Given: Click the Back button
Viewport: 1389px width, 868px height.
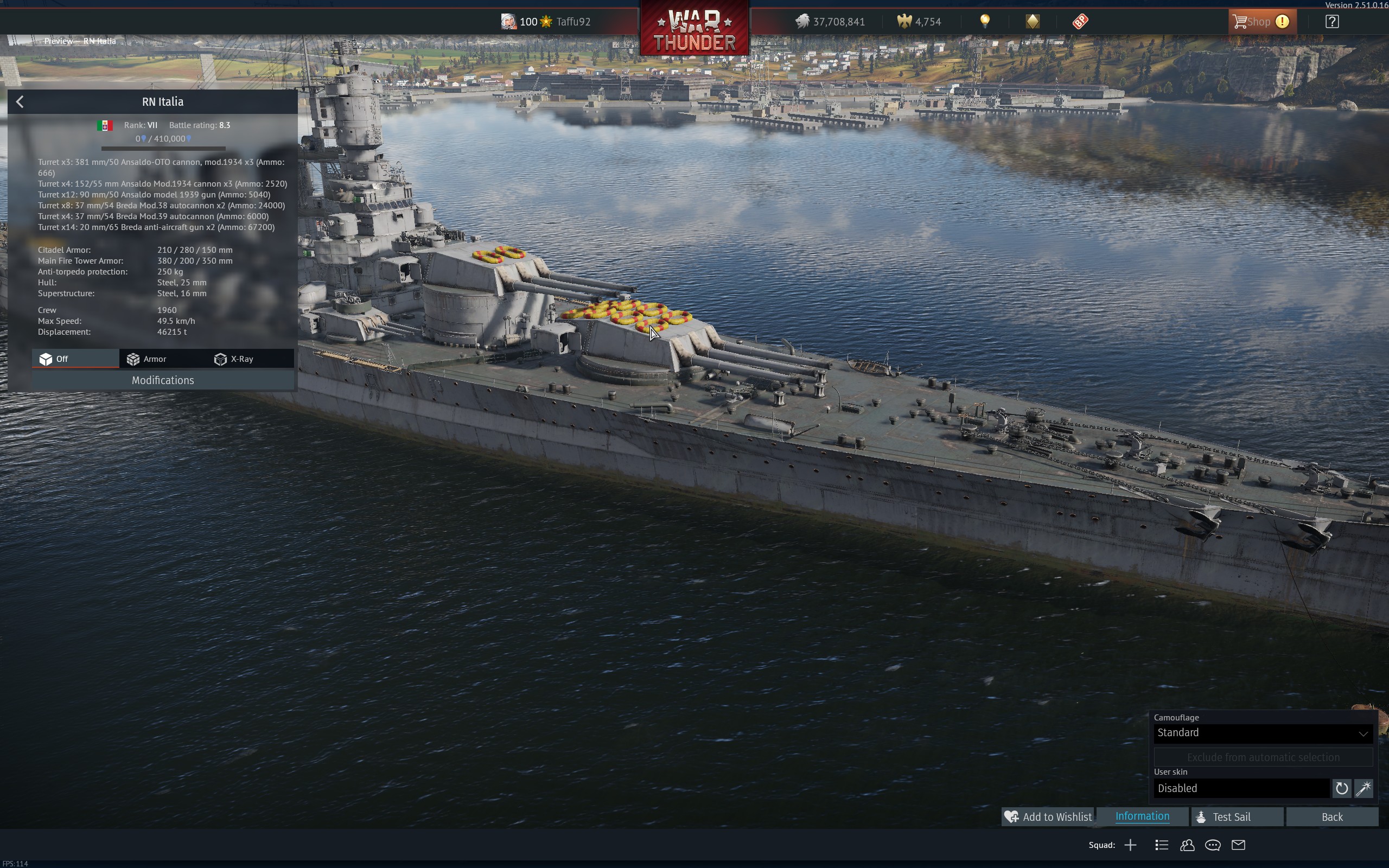Looking at the screenshot, I should coord(1331,817).
